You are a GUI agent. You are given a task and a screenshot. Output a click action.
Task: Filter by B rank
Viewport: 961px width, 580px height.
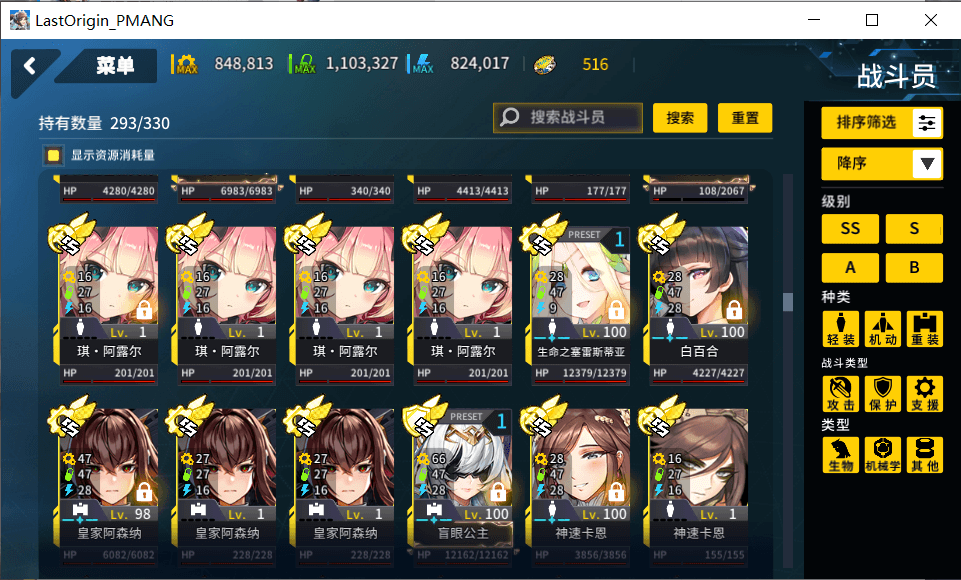pyautogui.click(x=914, y=268)
